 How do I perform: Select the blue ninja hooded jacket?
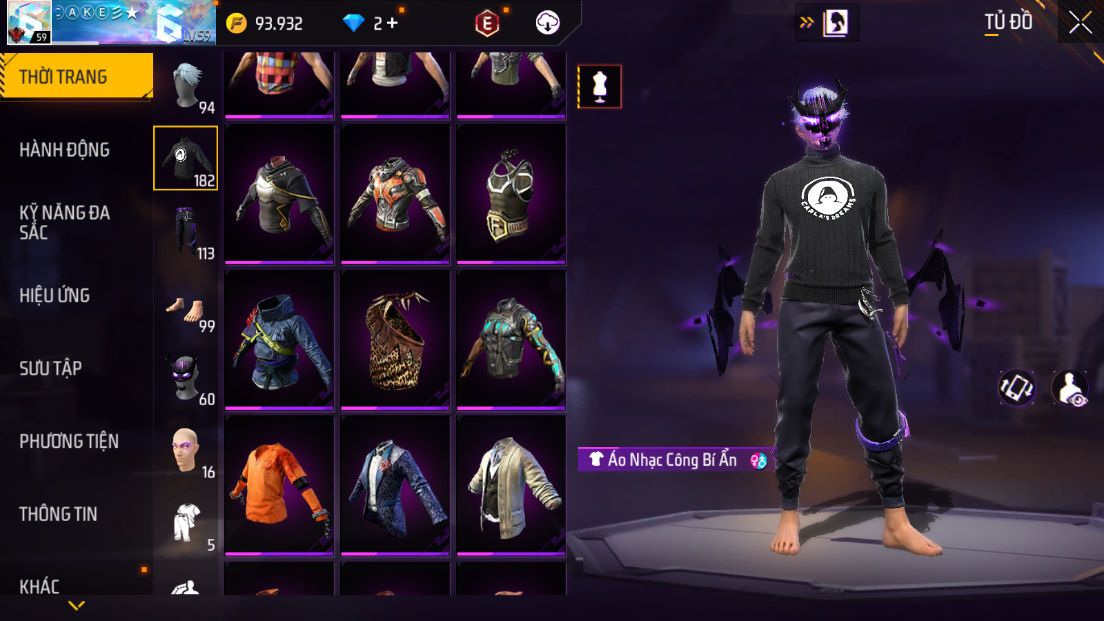[279, 338]
